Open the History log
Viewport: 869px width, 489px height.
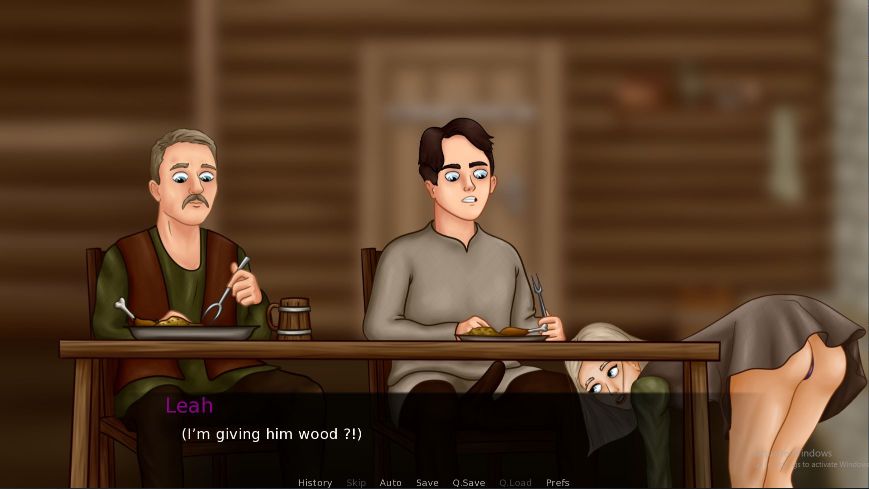click(315, 483)
